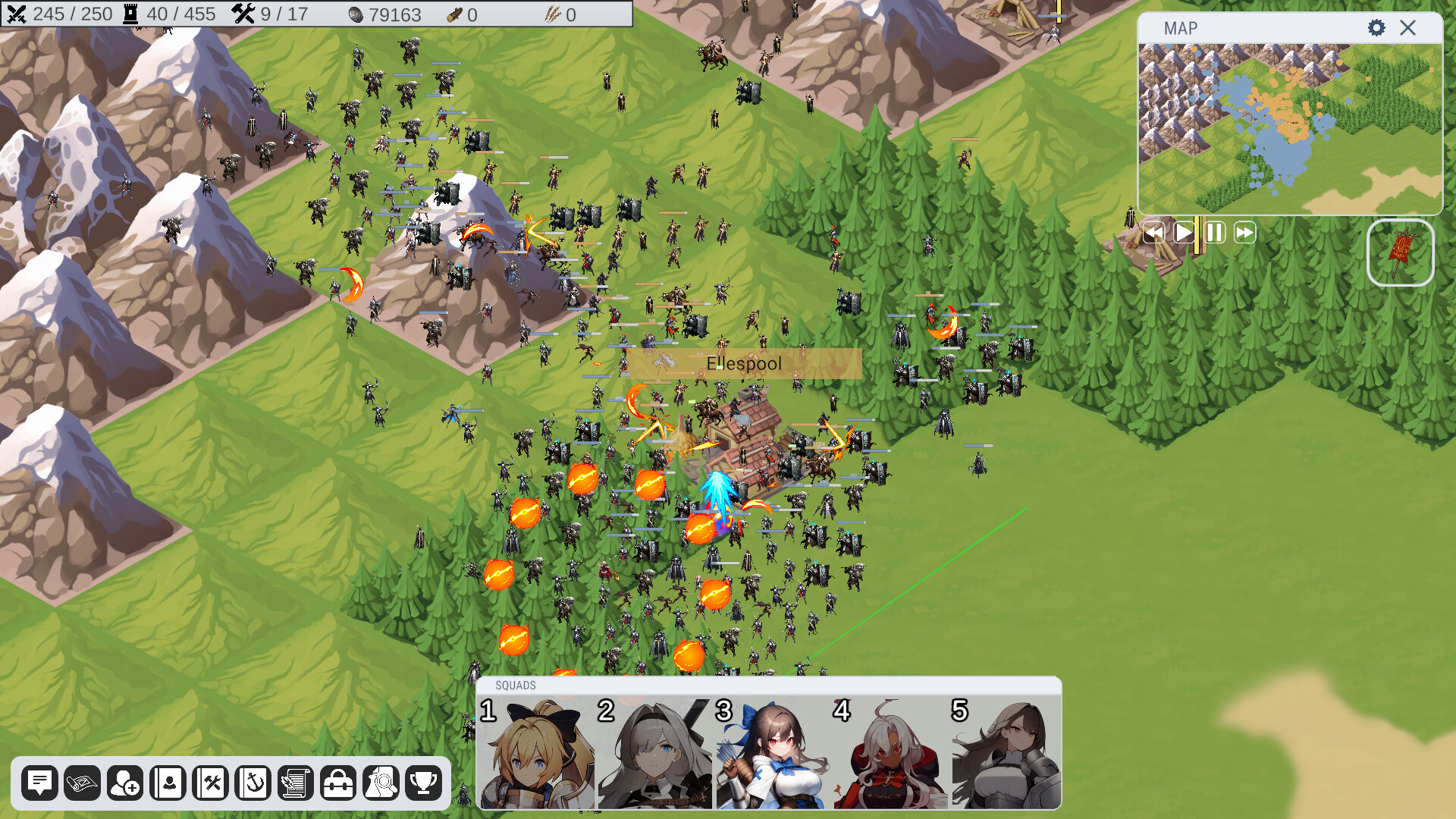This screenshot has height=819, width=1456.
Task: Open the trophy achievements panel
Action: coord(425,783)
